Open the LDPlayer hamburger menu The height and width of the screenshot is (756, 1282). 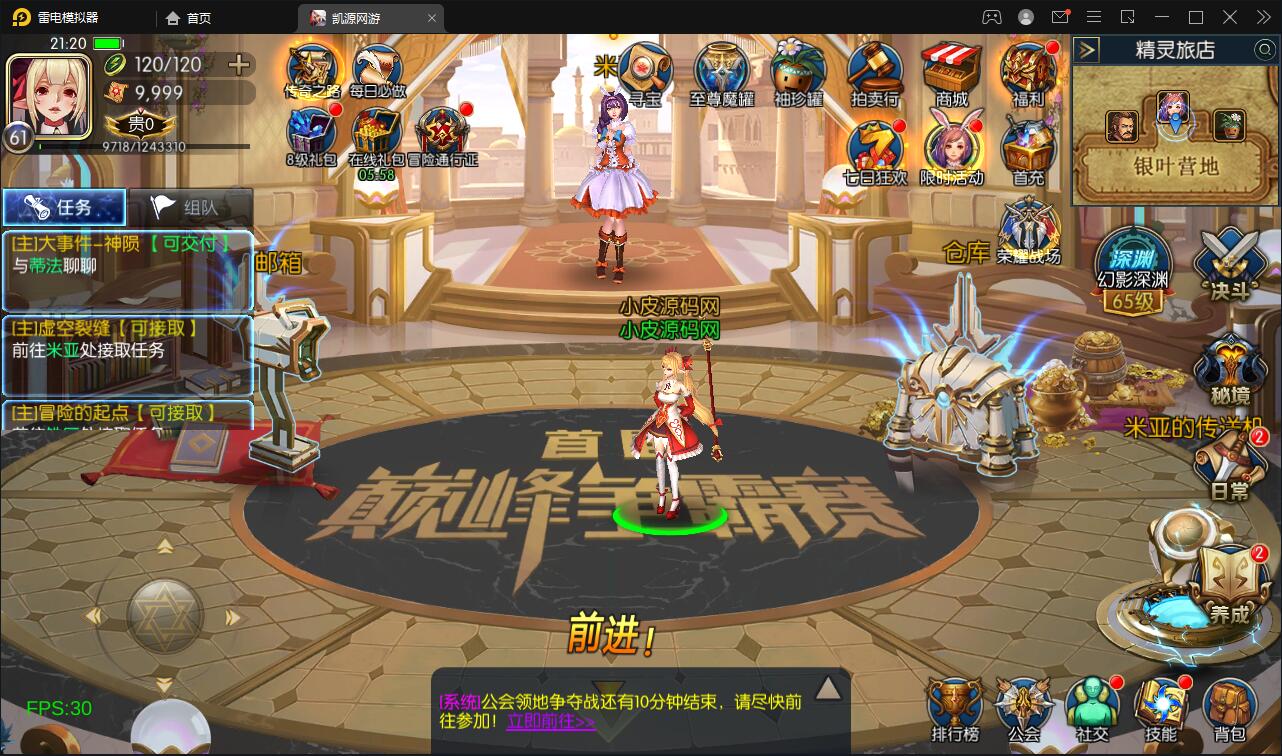1094,16
